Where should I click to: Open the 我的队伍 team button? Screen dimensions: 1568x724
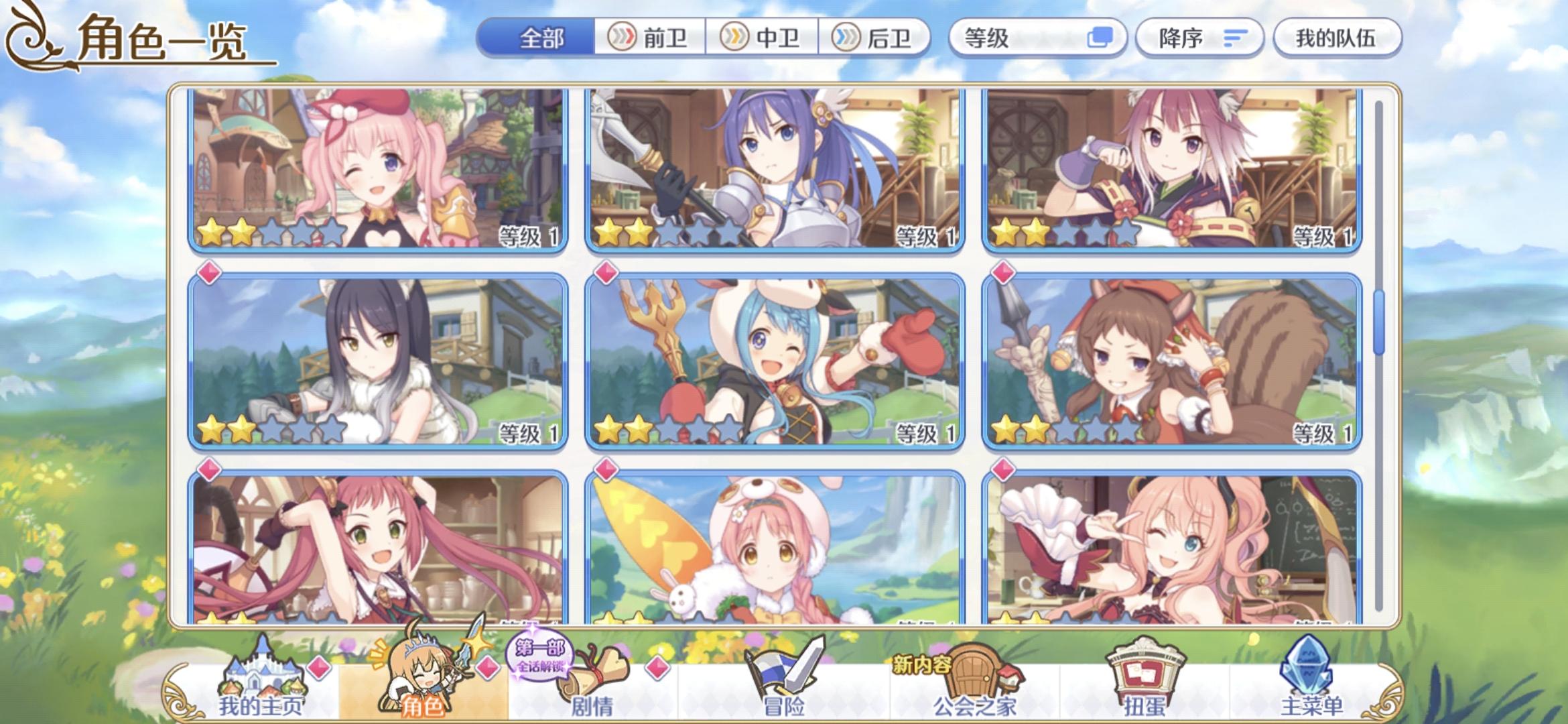1337,38
